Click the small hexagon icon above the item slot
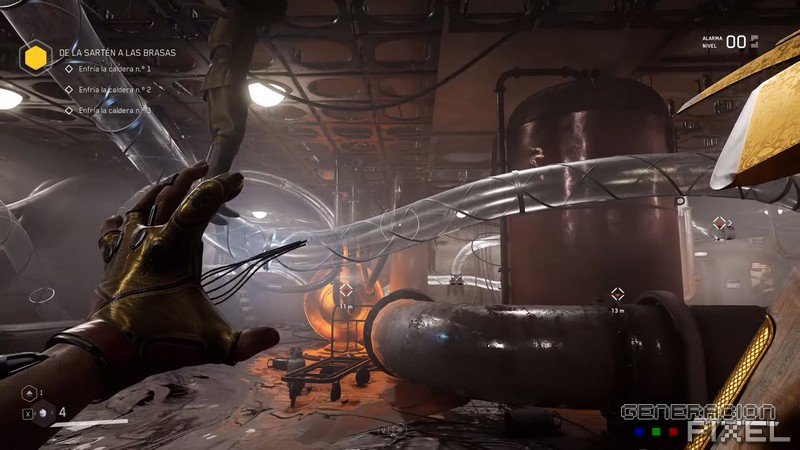The image size is (800, 450). click(x=29, y=392)
